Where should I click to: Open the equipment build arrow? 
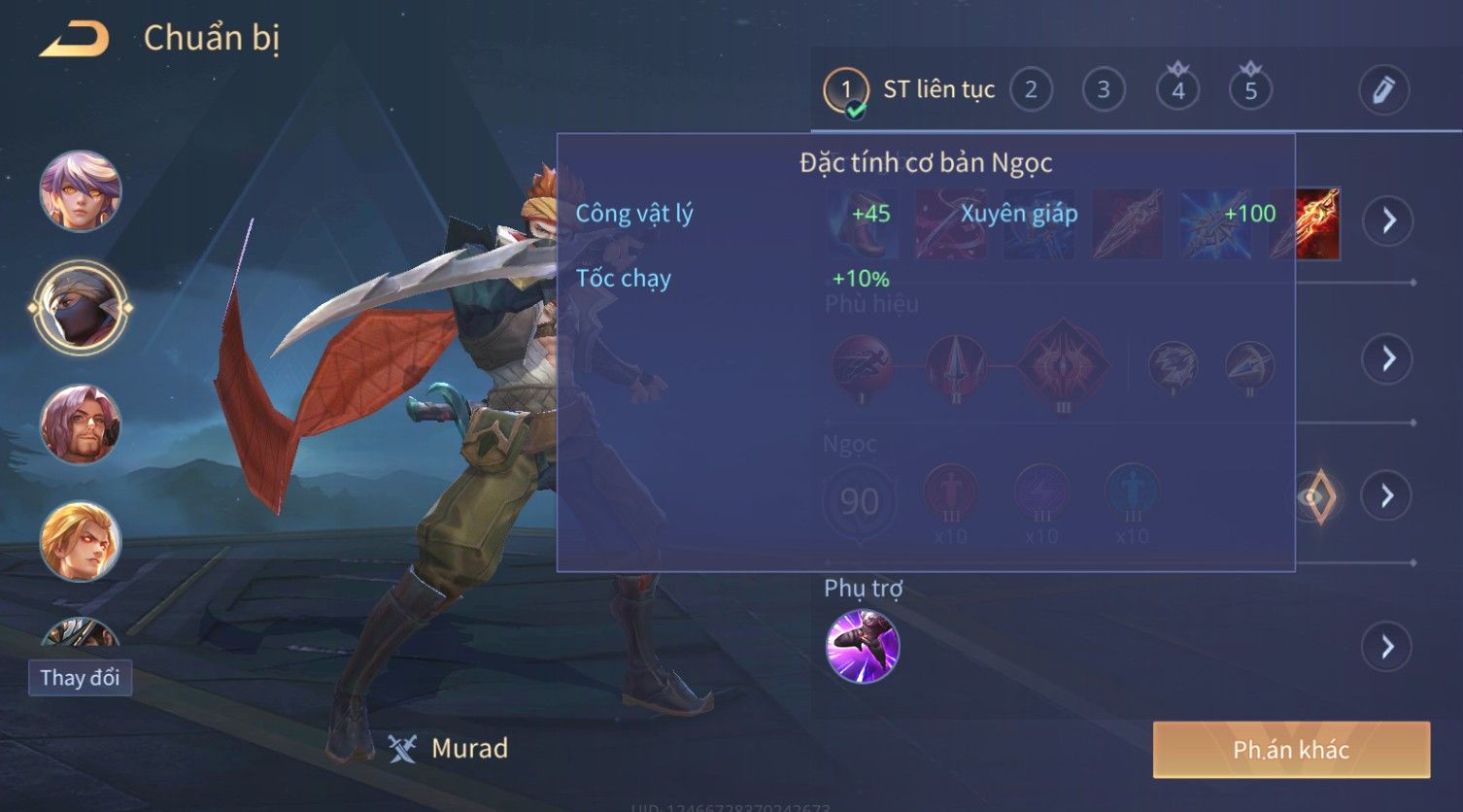1388,221
